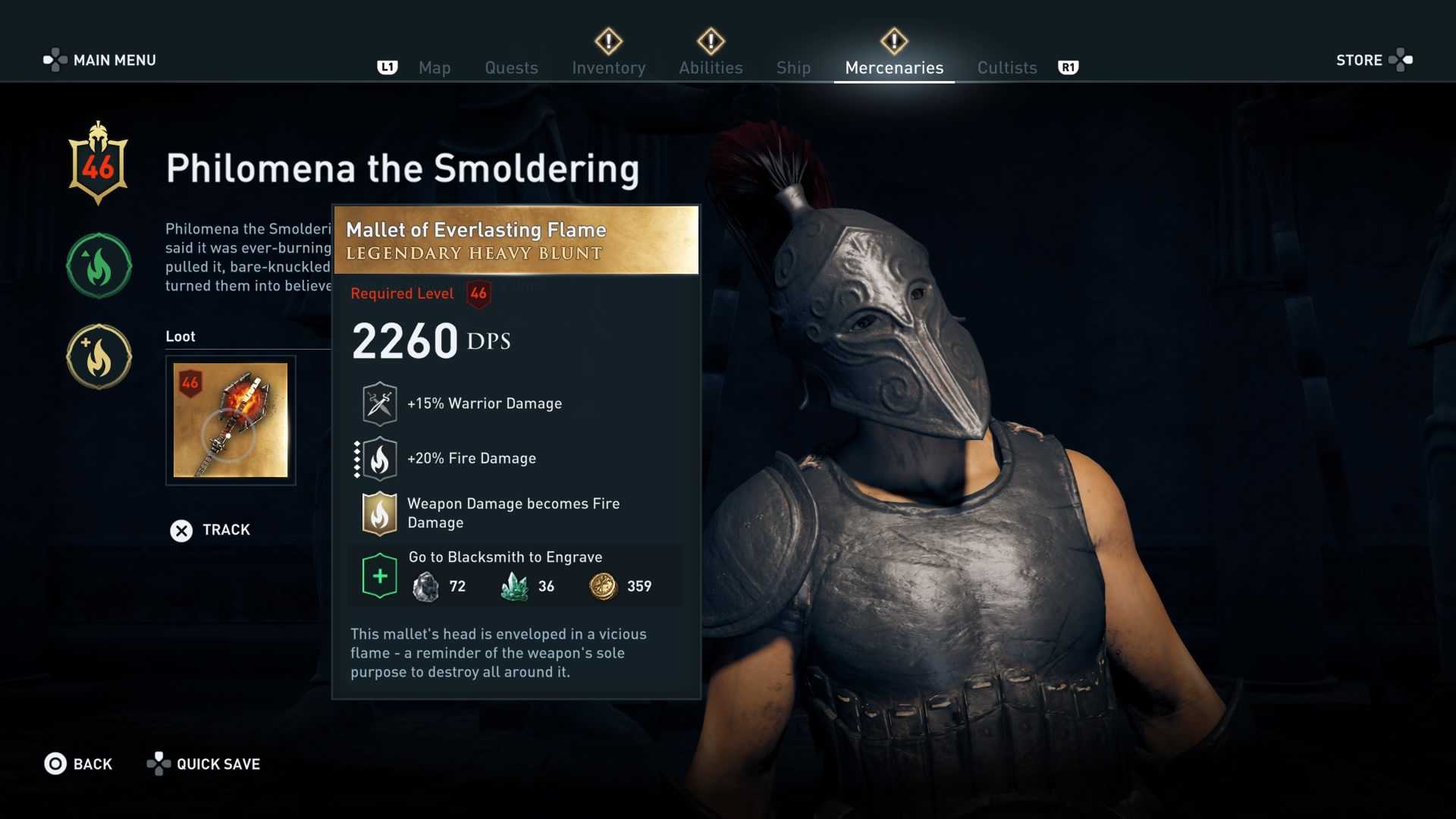Select the Mallet of Everlasting Flame loot slot
Viewport: 1456px width, 819px height.
point(231,420)
